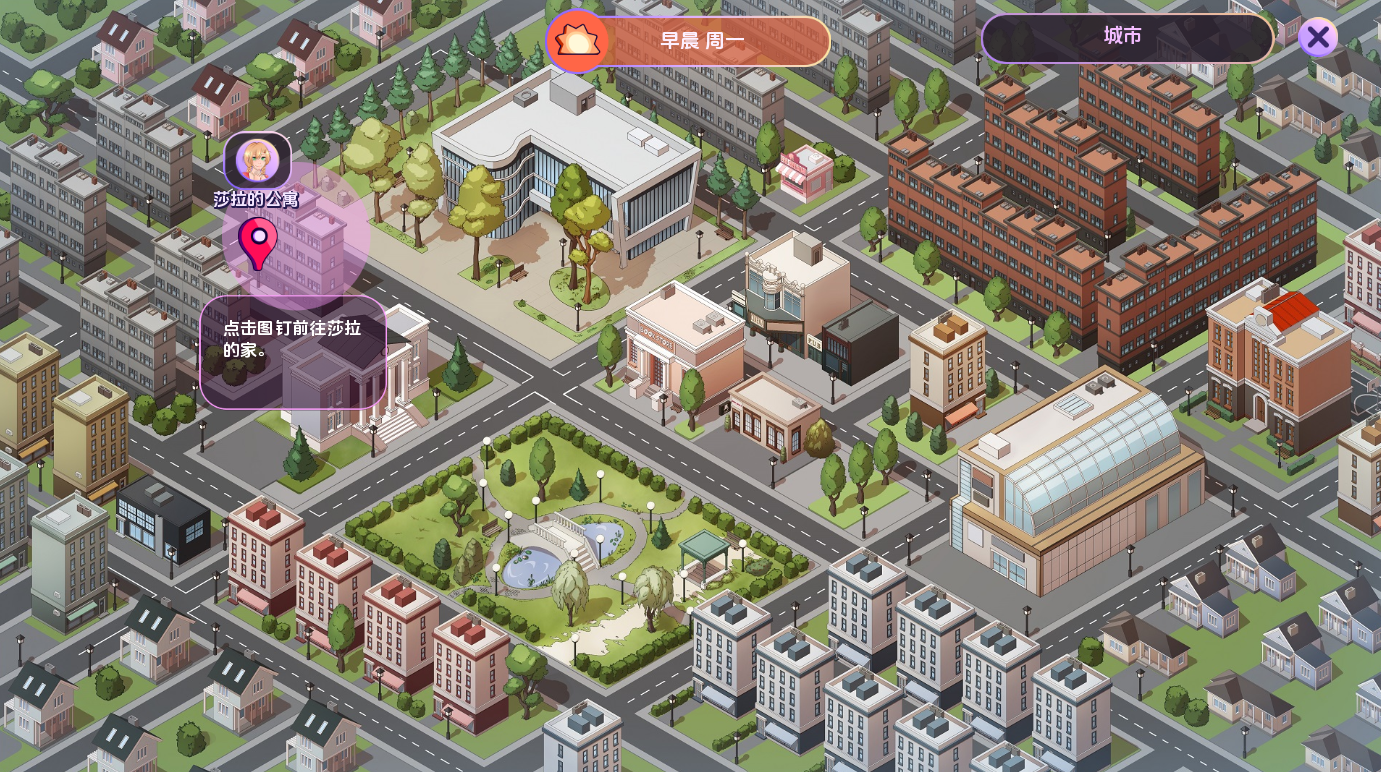Image resolution: width=1381 pixels, height=772 pixels.
Task: Close the city map screen
Action: click(x=1318, y=39)
